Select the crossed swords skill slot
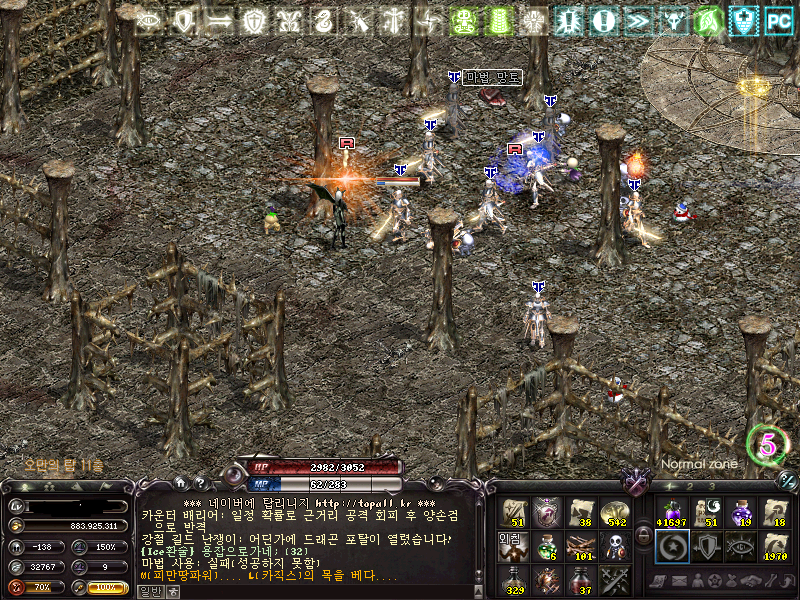800x600 pixels. click(x=612, y=579)
